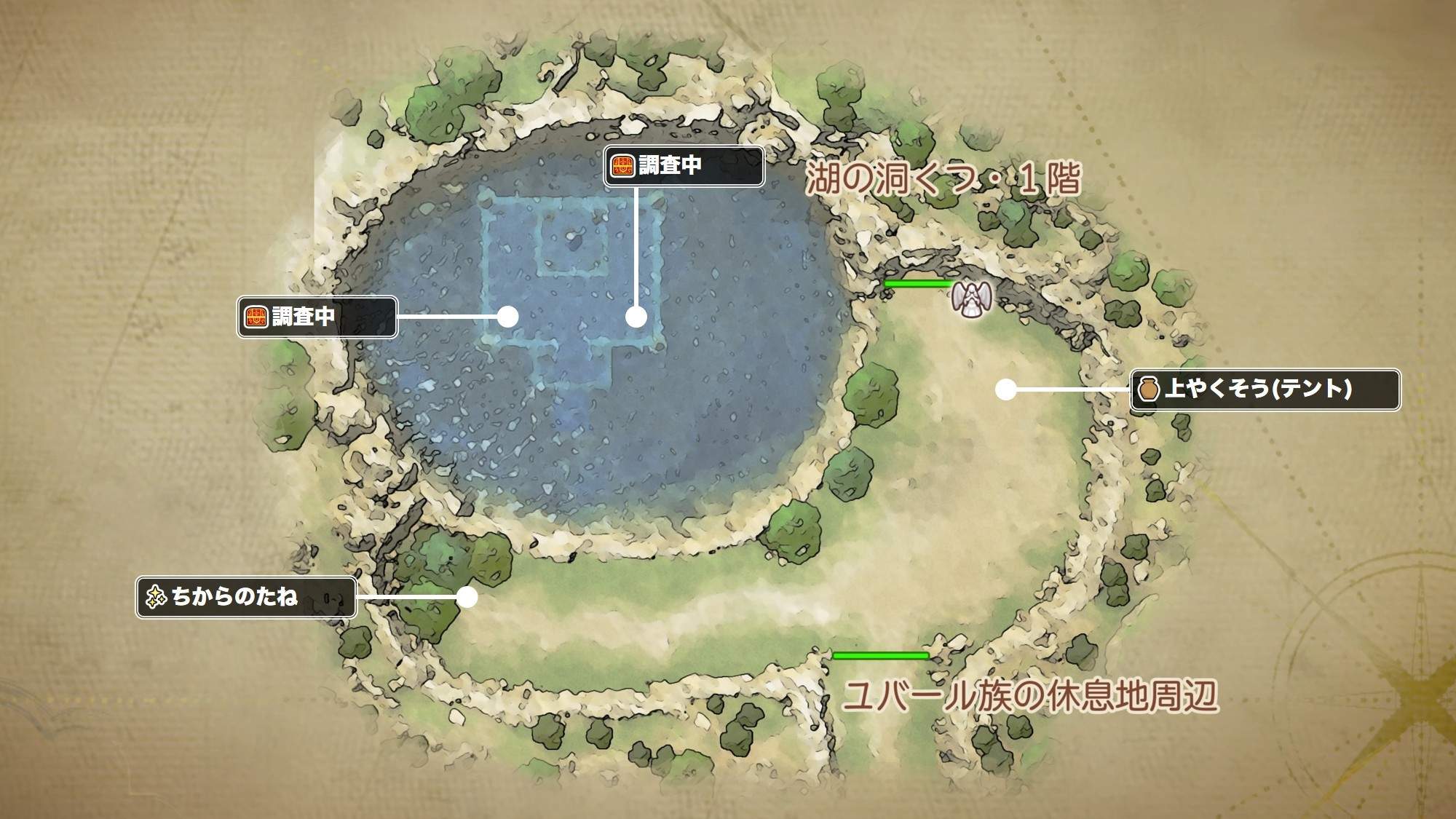Image resolution: width=1456 pixels, height=819 pixels.
Task: Open the ユバール族の休息地周辺 area label
Action: click(x=1030, y=695)
